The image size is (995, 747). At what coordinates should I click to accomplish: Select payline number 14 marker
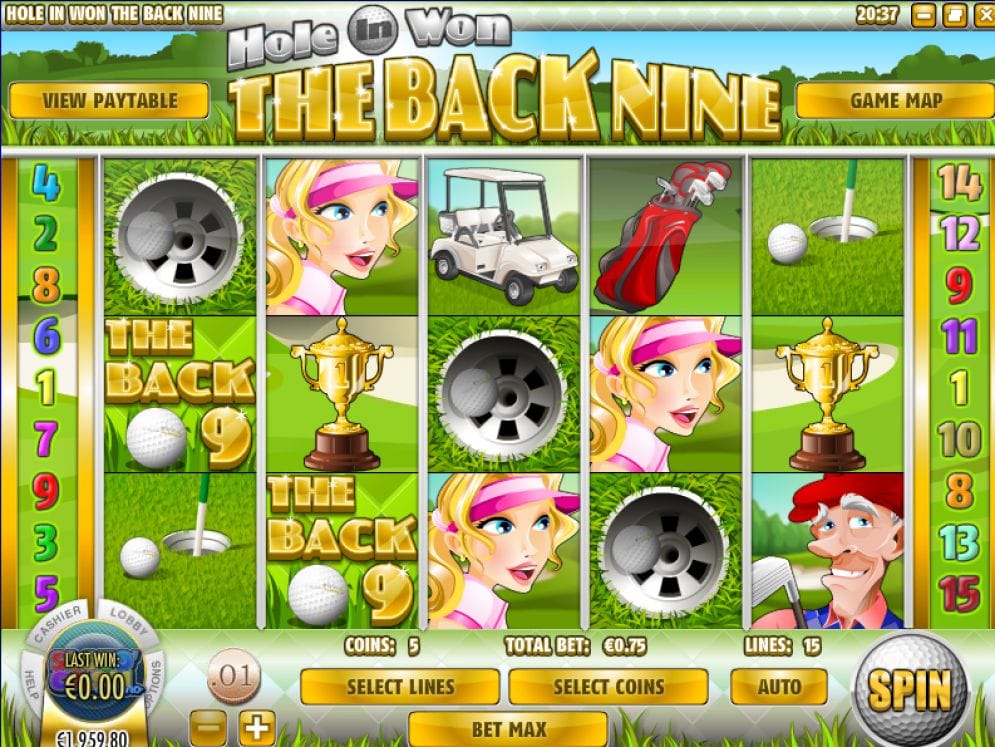click(x=959, y=182)
